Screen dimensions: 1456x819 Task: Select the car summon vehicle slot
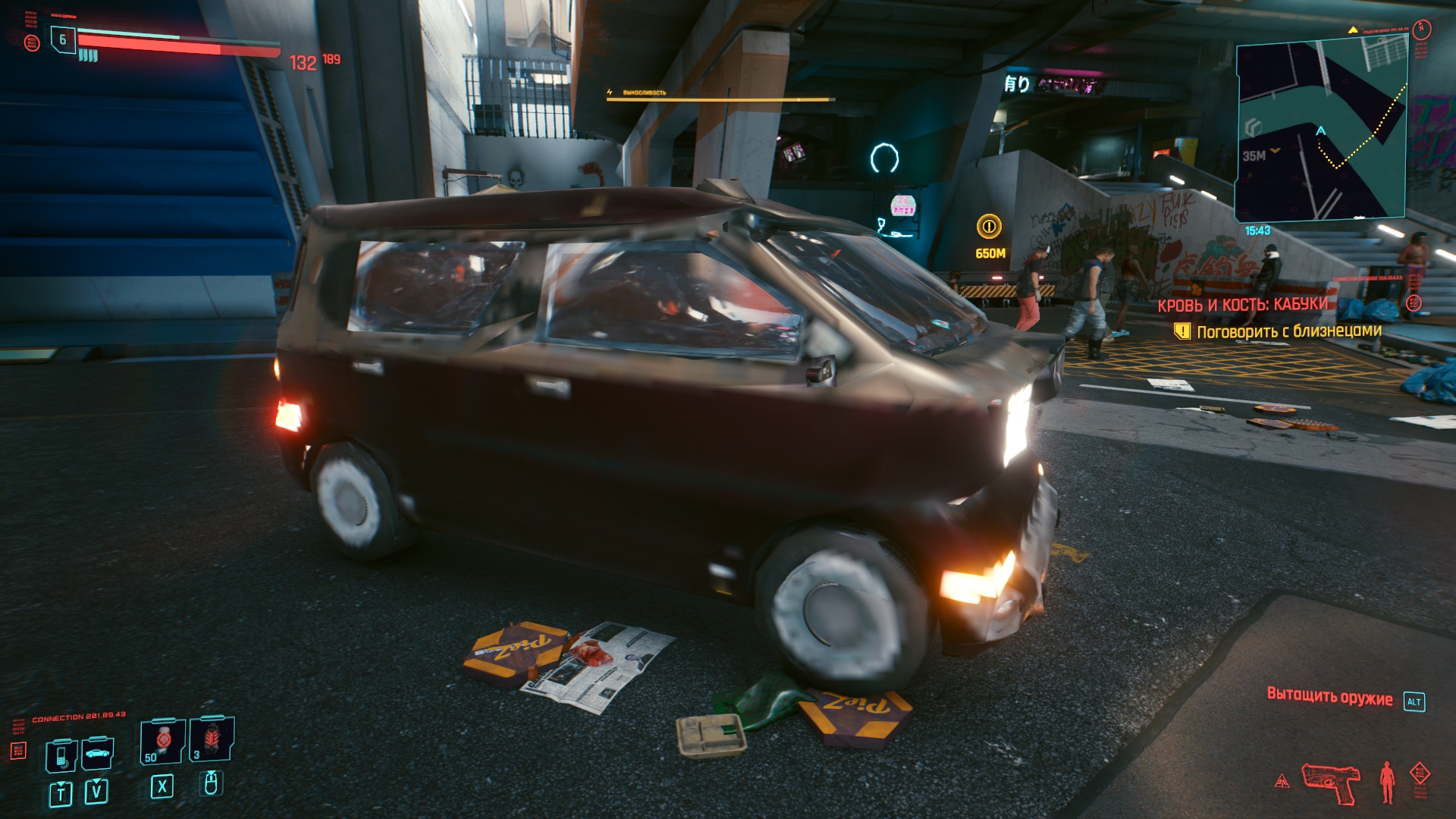(98, 754)
